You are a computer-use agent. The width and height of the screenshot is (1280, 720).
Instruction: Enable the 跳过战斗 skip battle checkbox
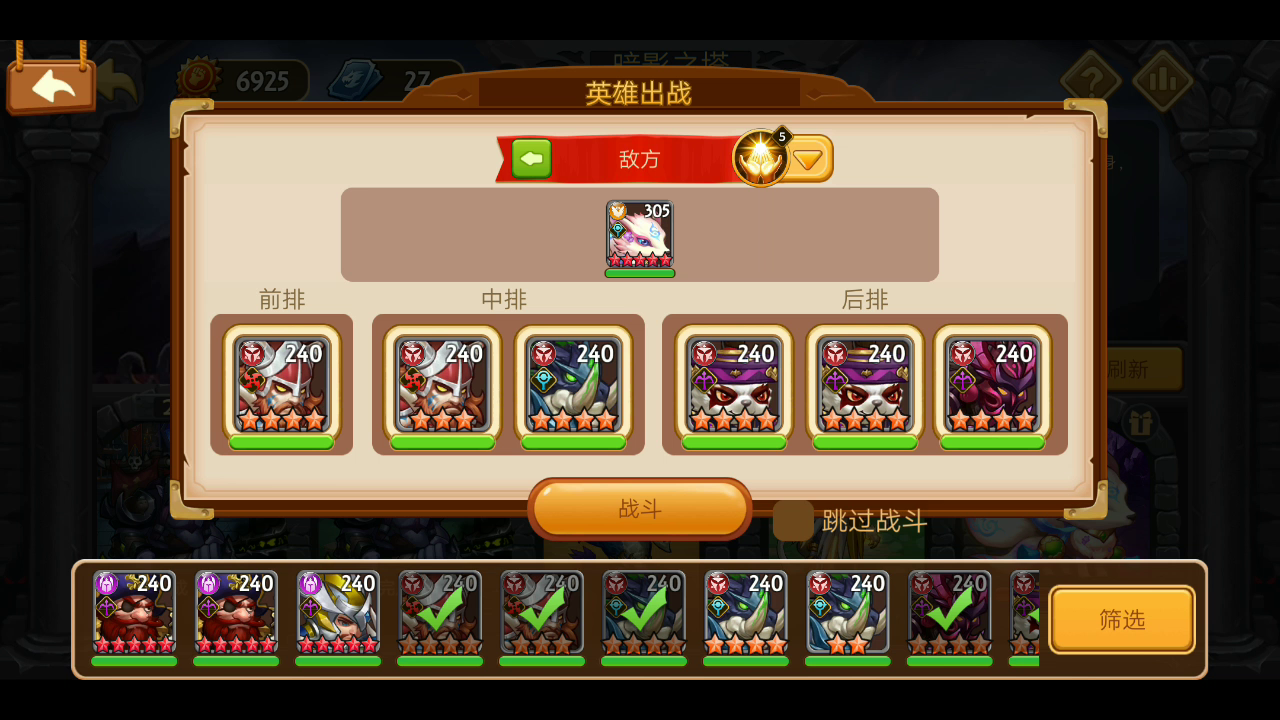point(793,521)
